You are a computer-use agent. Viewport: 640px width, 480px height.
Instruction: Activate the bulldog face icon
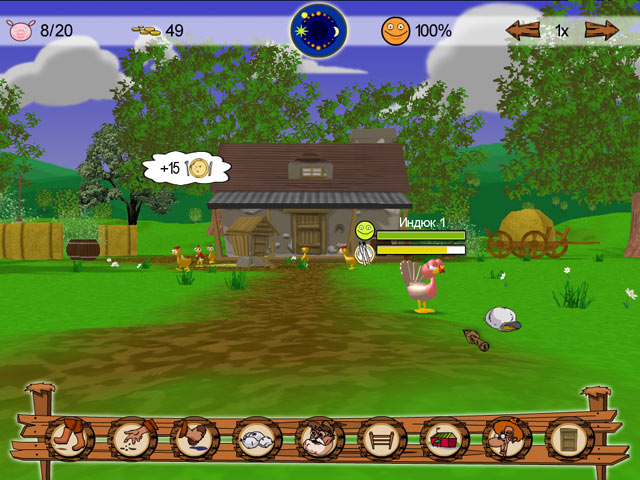tap(320, 438)
